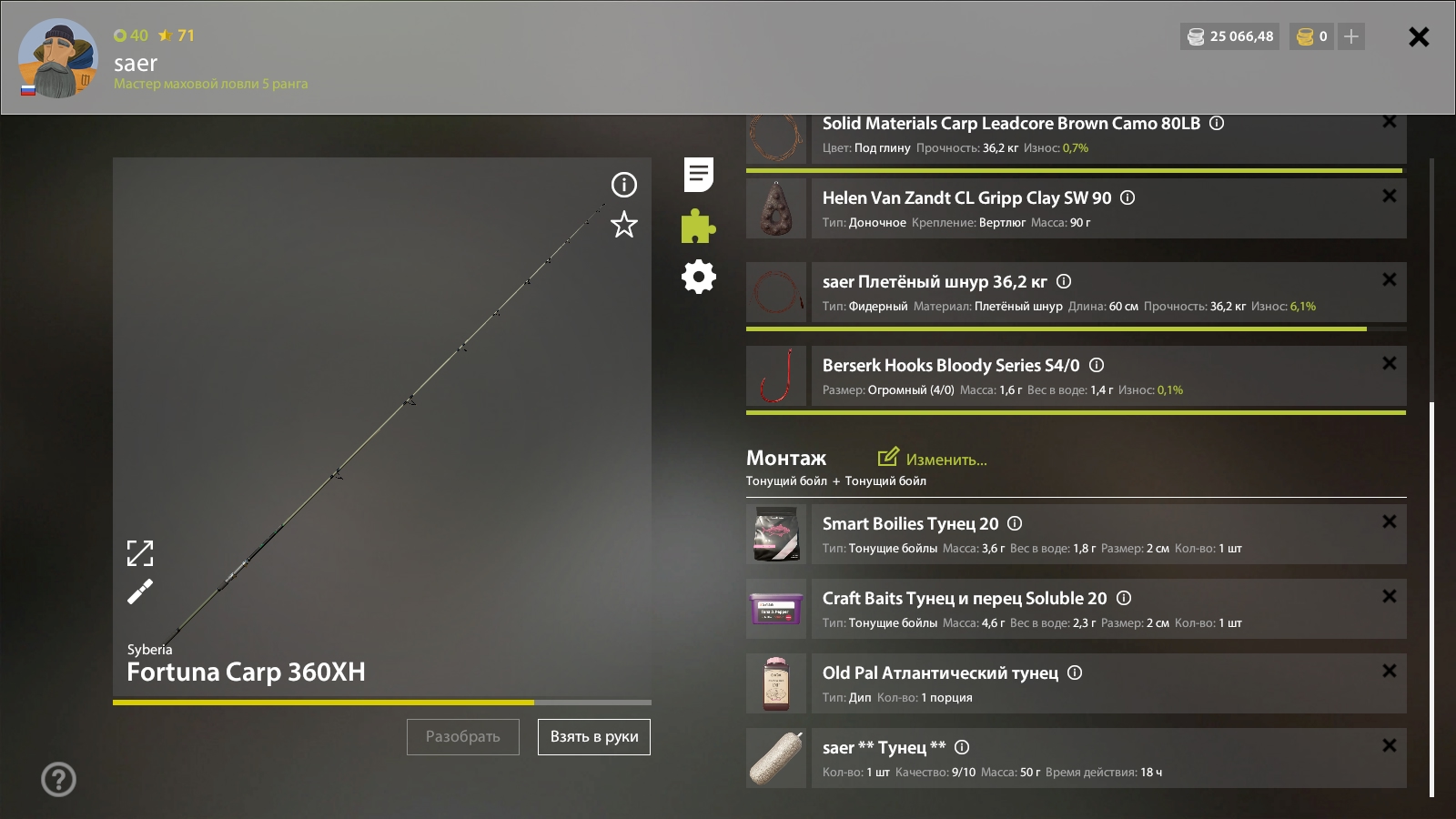Select the Smart Boilies Тунец 20 item
1456x819 pixels.
[910, 524]
